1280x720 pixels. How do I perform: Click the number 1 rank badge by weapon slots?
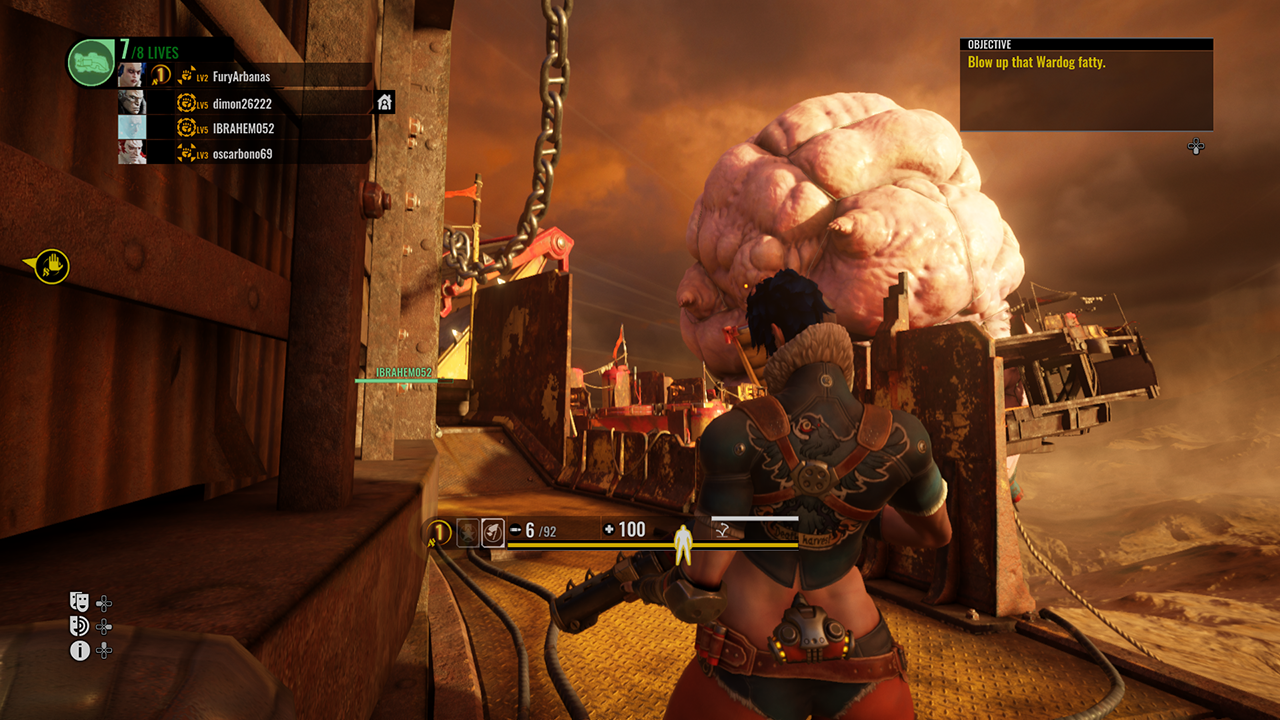point(438,532)
